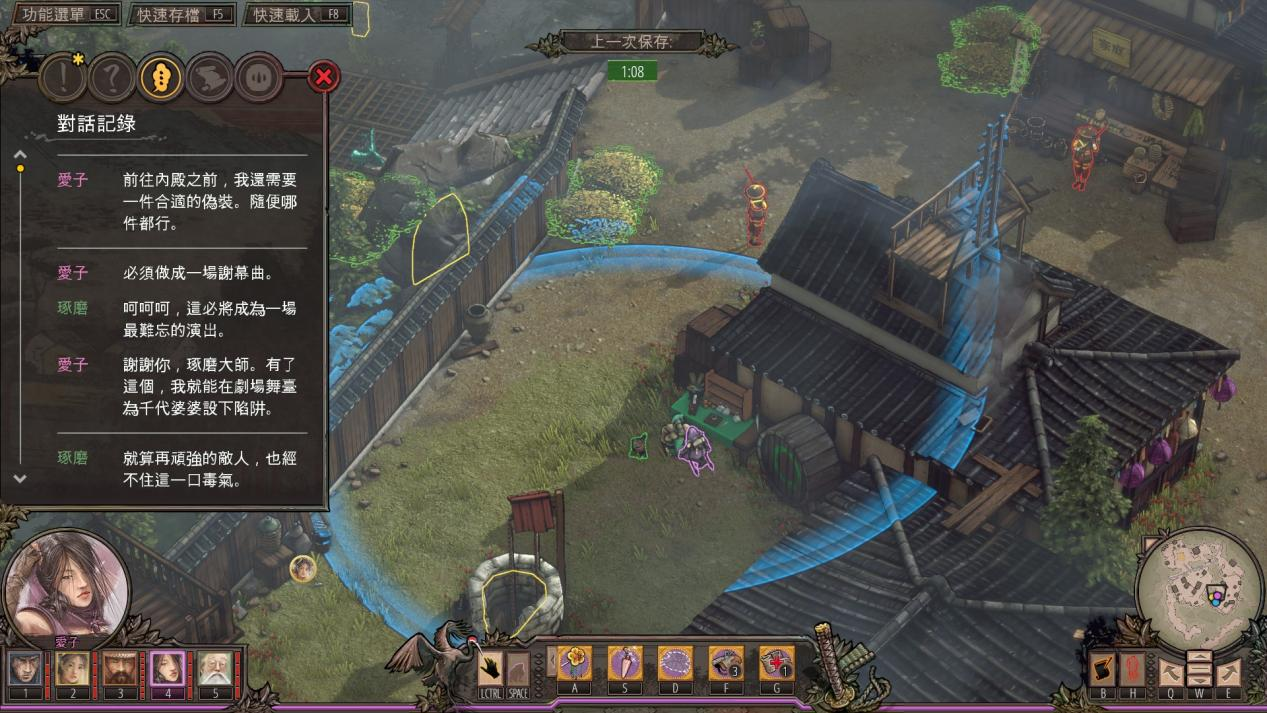Switch to the scroll icon tab
The image size is (1267, 713).
tap(210, 76)
